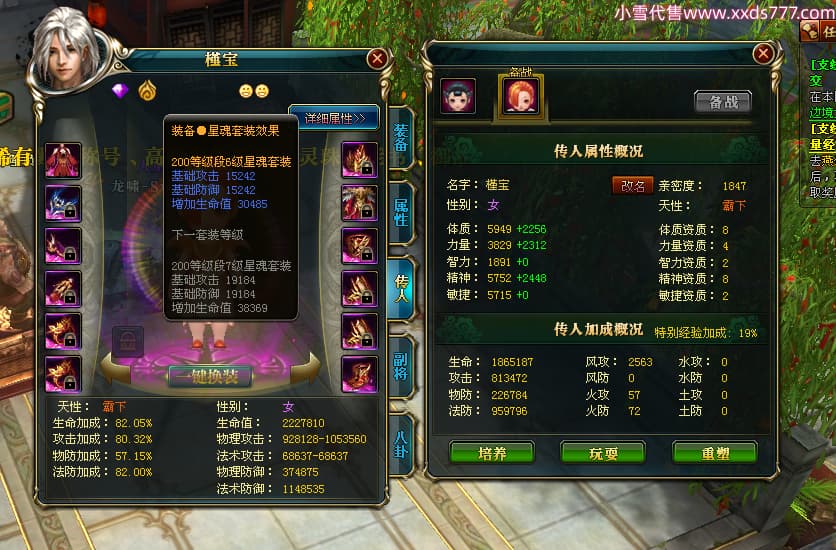
Task: Click the 培养 button
Action: [x=491, y=453]
